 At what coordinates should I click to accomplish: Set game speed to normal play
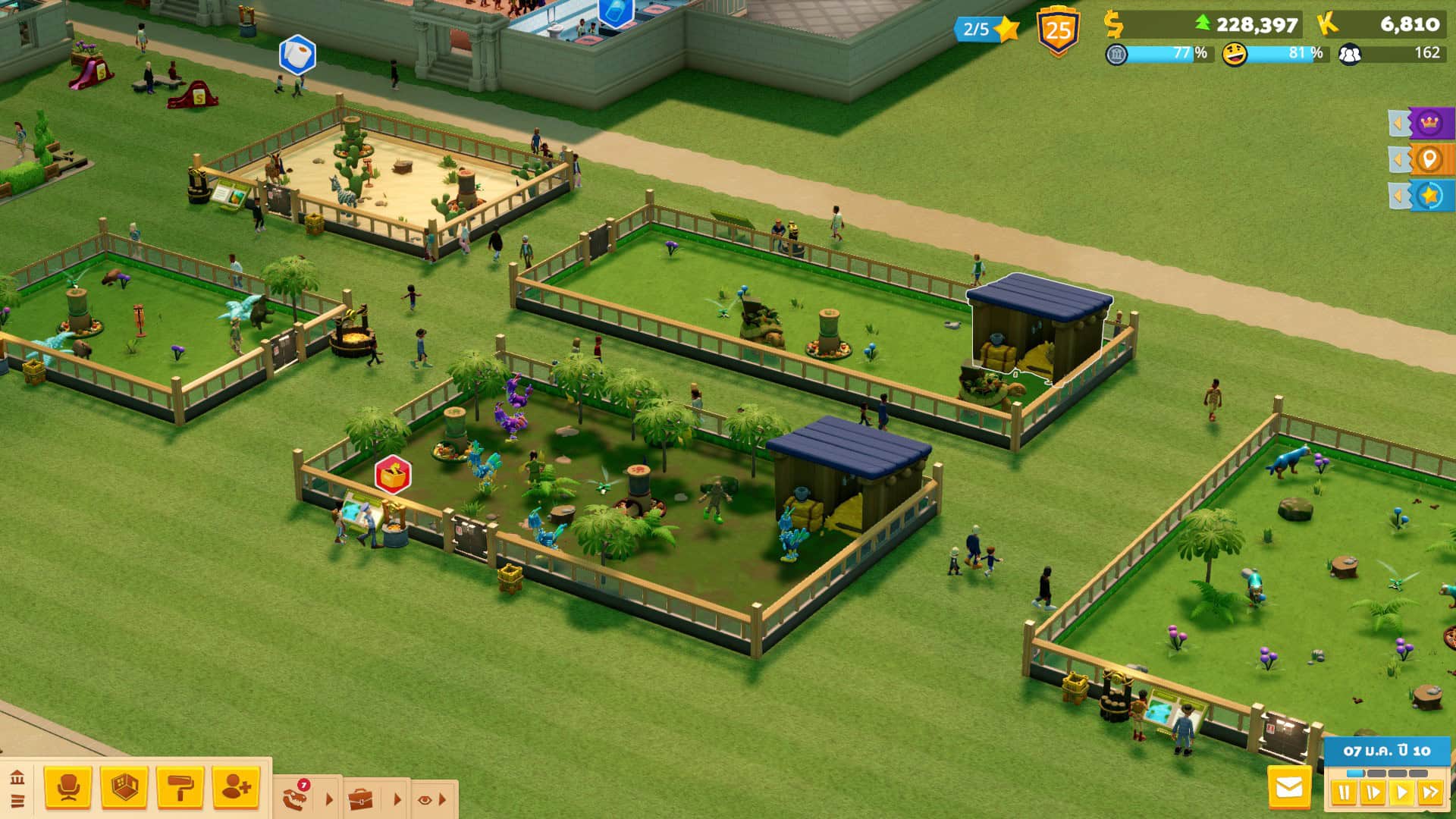pos(1401,793)
